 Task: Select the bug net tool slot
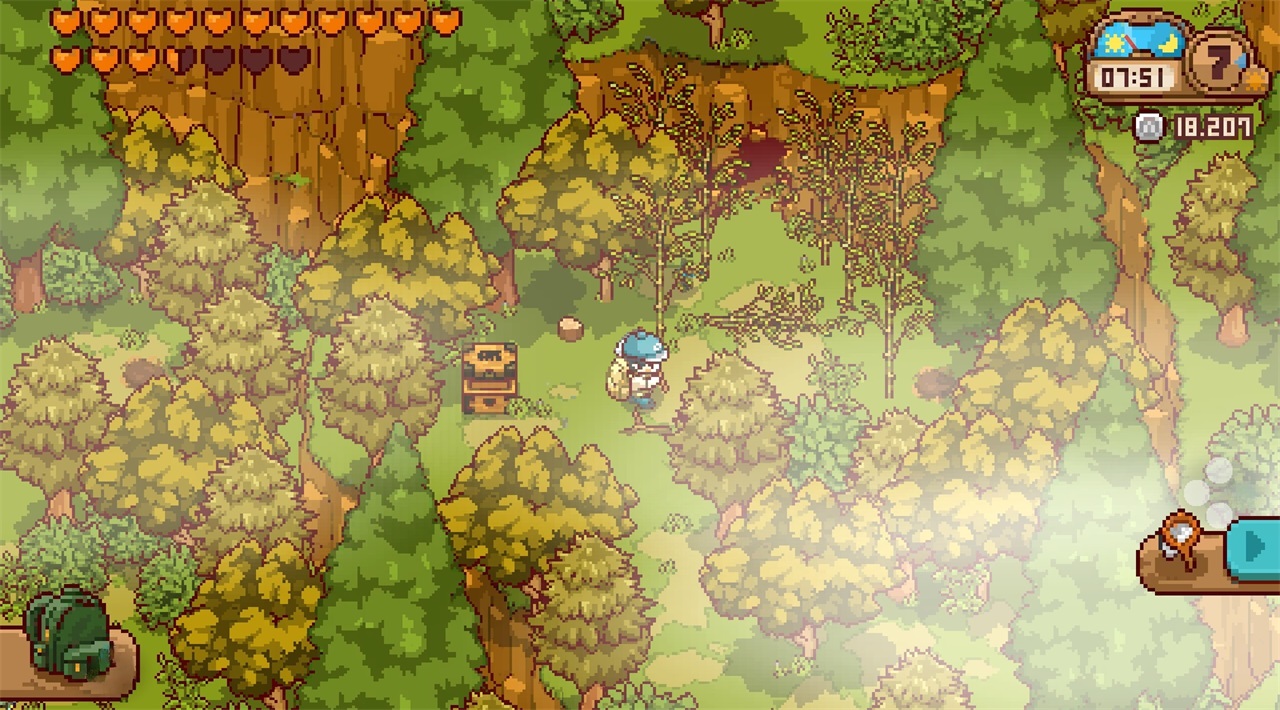click(1182, 544)
